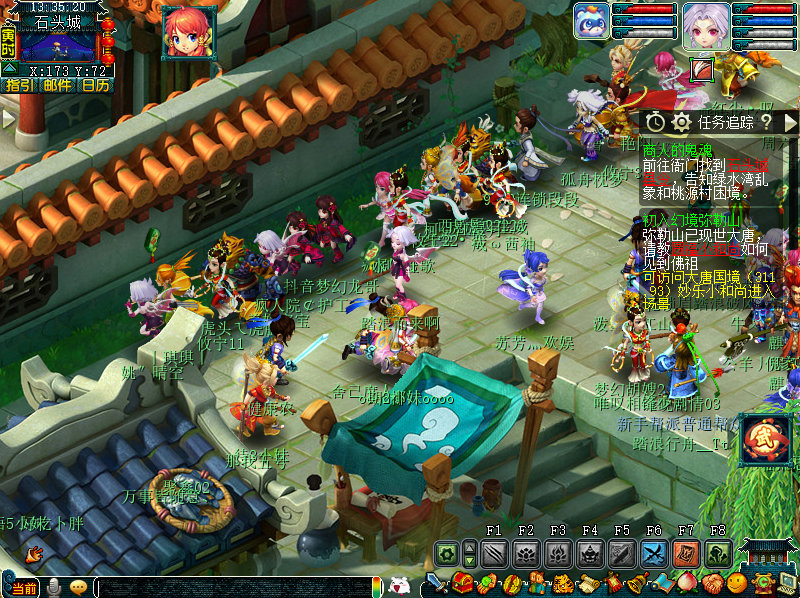Open the silver-haired character portrait
The height and width of the screenshot is (598, 800).
(706, 26)
